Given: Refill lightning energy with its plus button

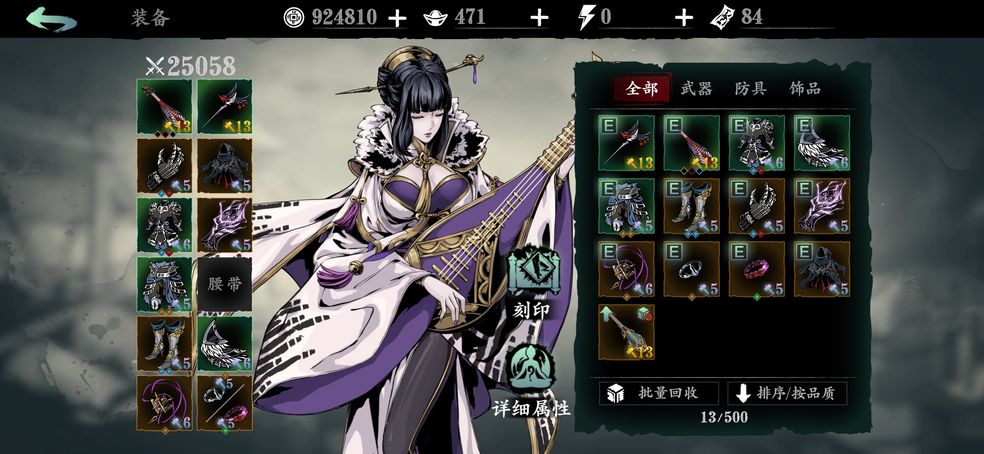Looking at the screenshot, I should coord(684,17).
